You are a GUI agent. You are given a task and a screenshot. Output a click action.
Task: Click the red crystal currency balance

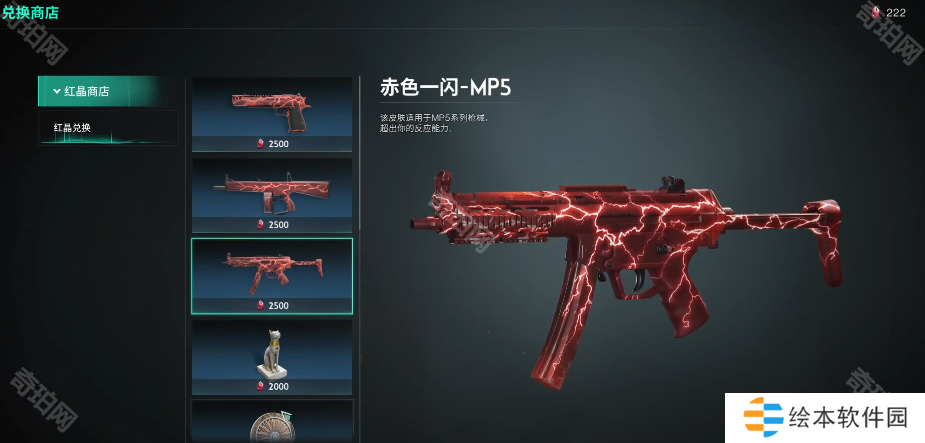[x=888, y=12]
